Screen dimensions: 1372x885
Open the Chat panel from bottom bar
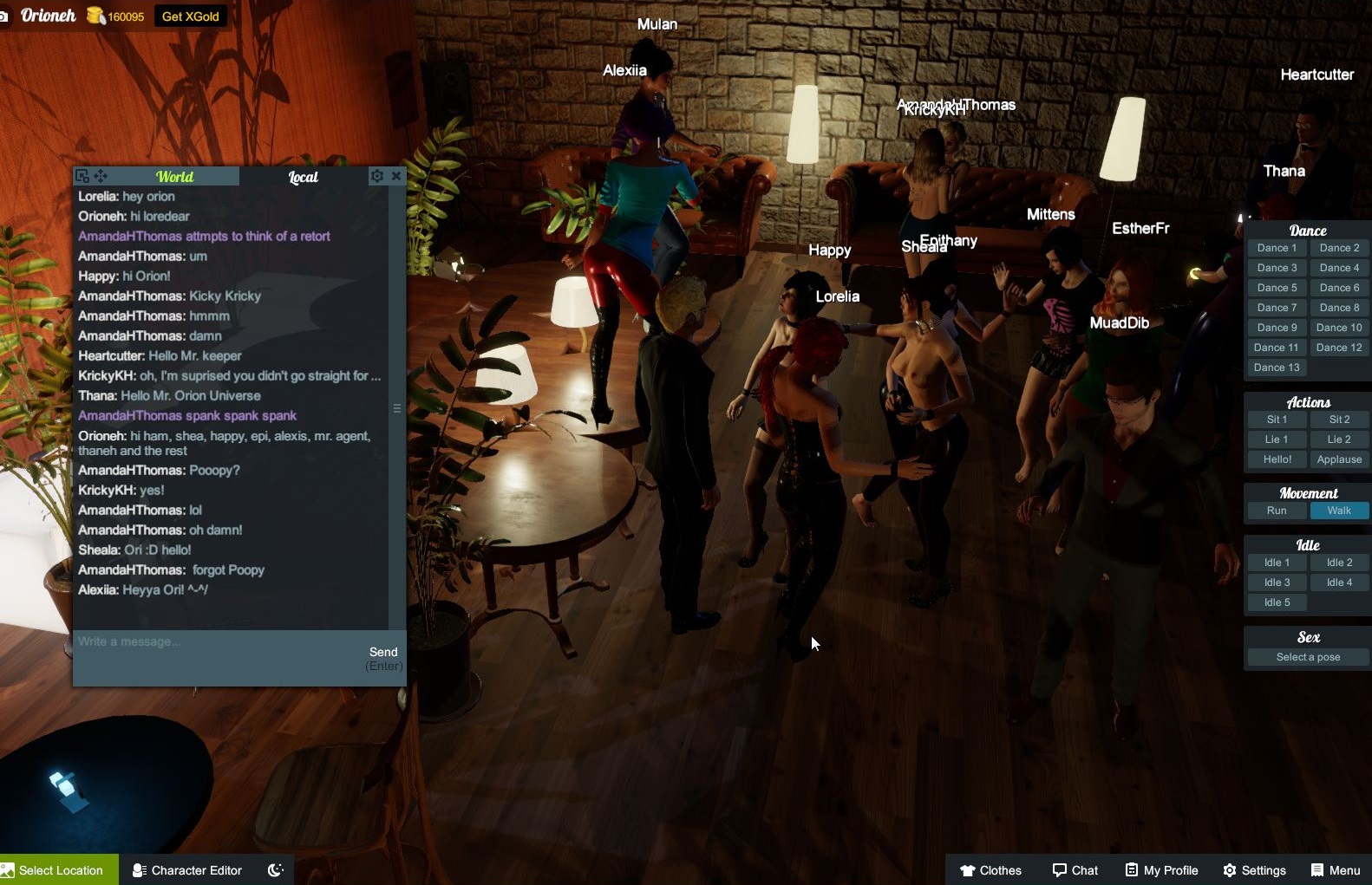coord(1075,869)
